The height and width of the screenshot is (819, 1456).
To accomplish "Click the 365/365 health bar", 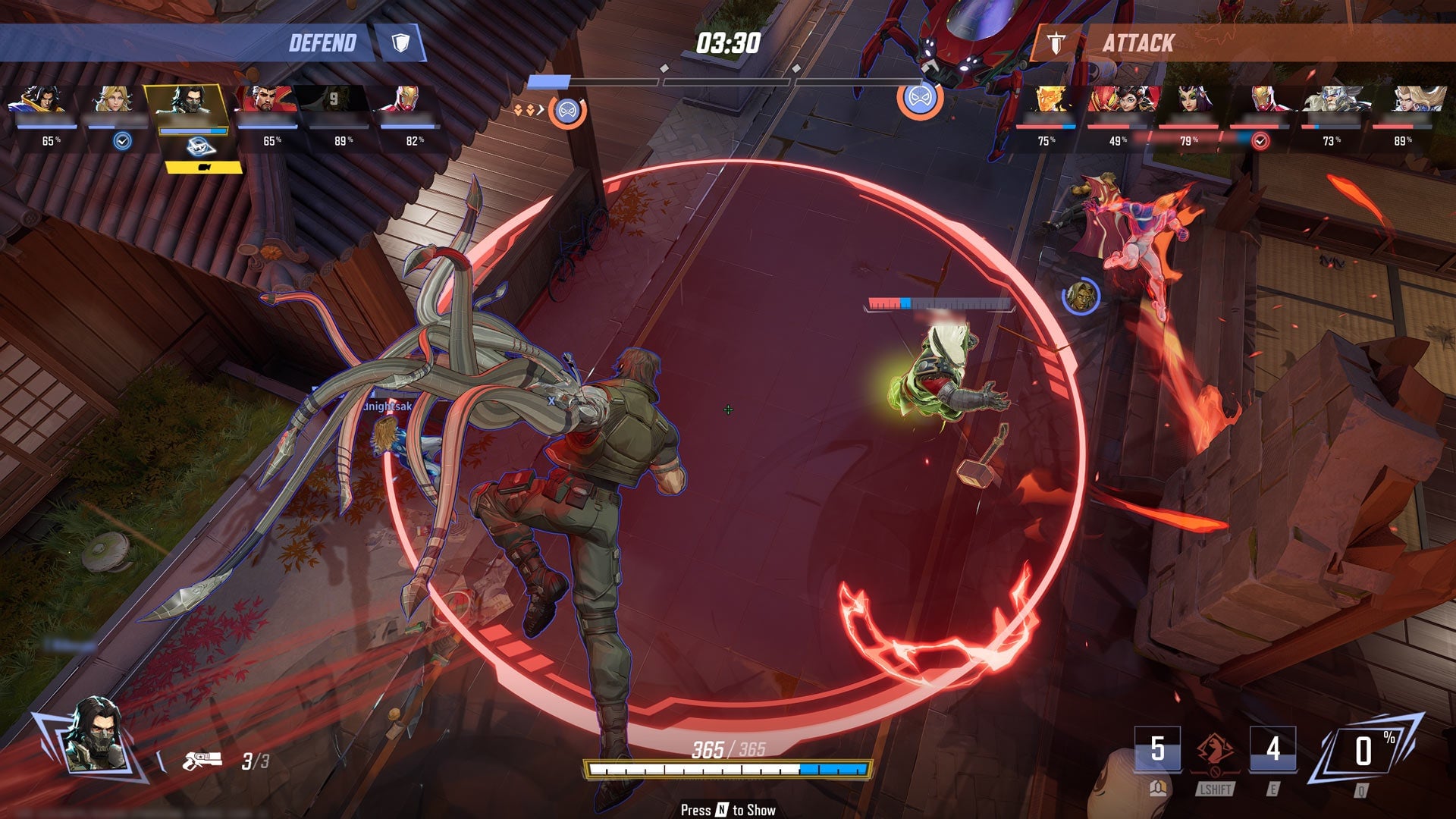I will 728,770.
